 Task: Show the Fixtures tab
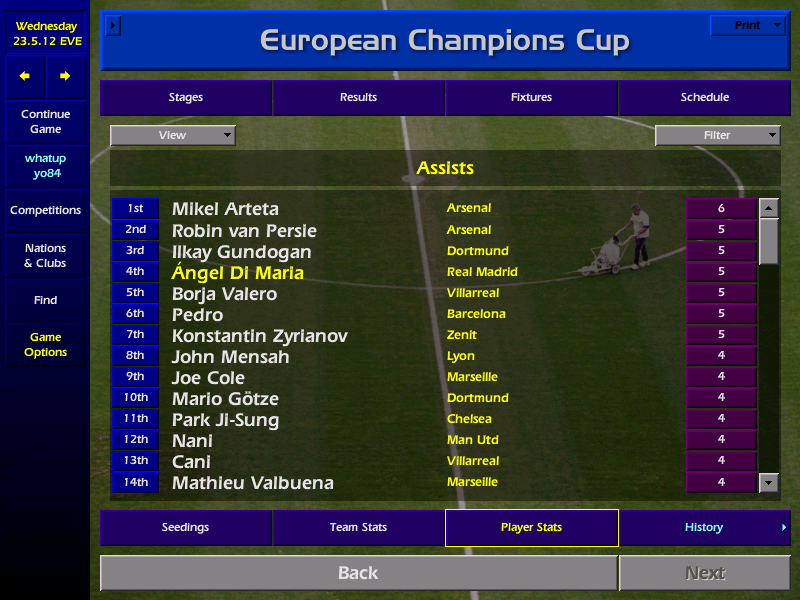pyautogui.click(x=531, y=97)
